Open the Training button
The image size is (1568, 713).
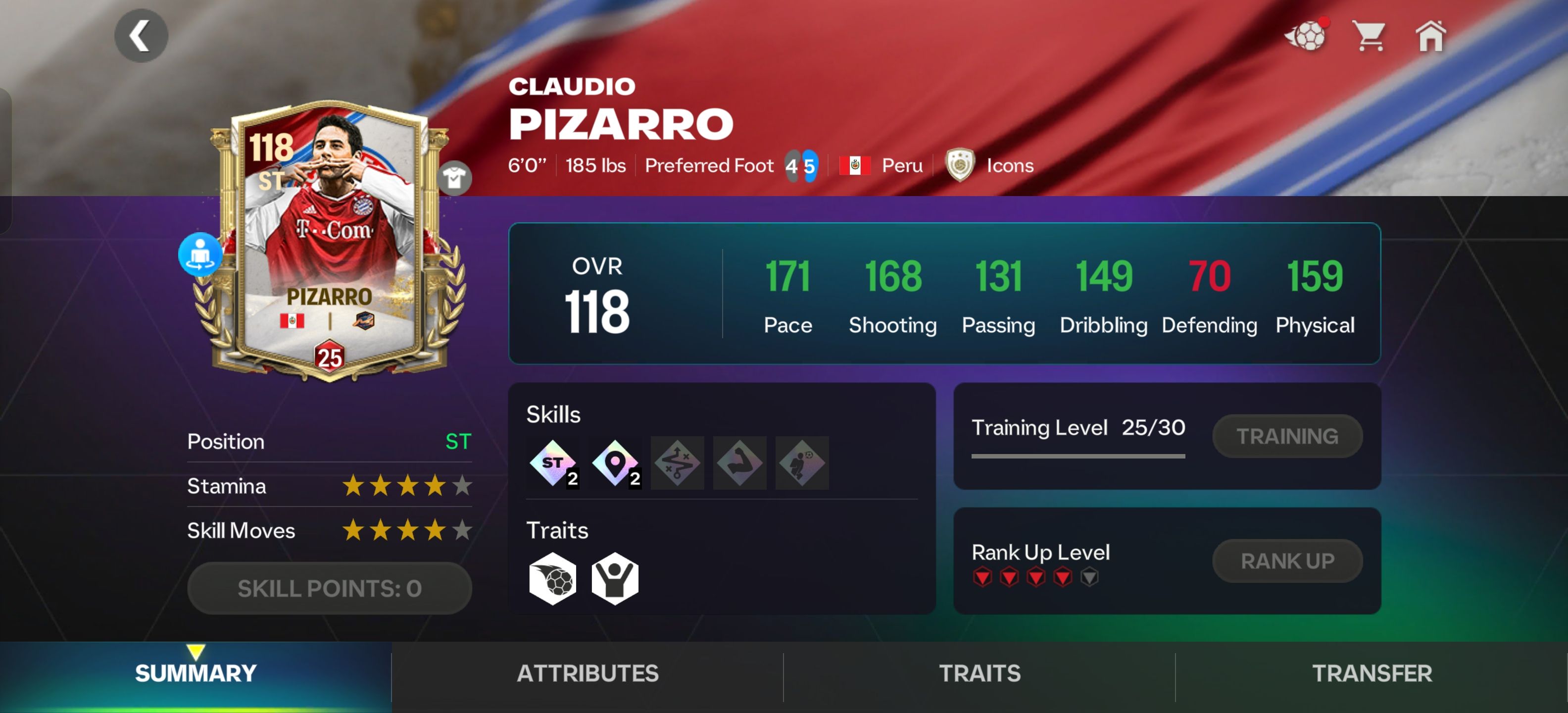tap(1287, 437)
